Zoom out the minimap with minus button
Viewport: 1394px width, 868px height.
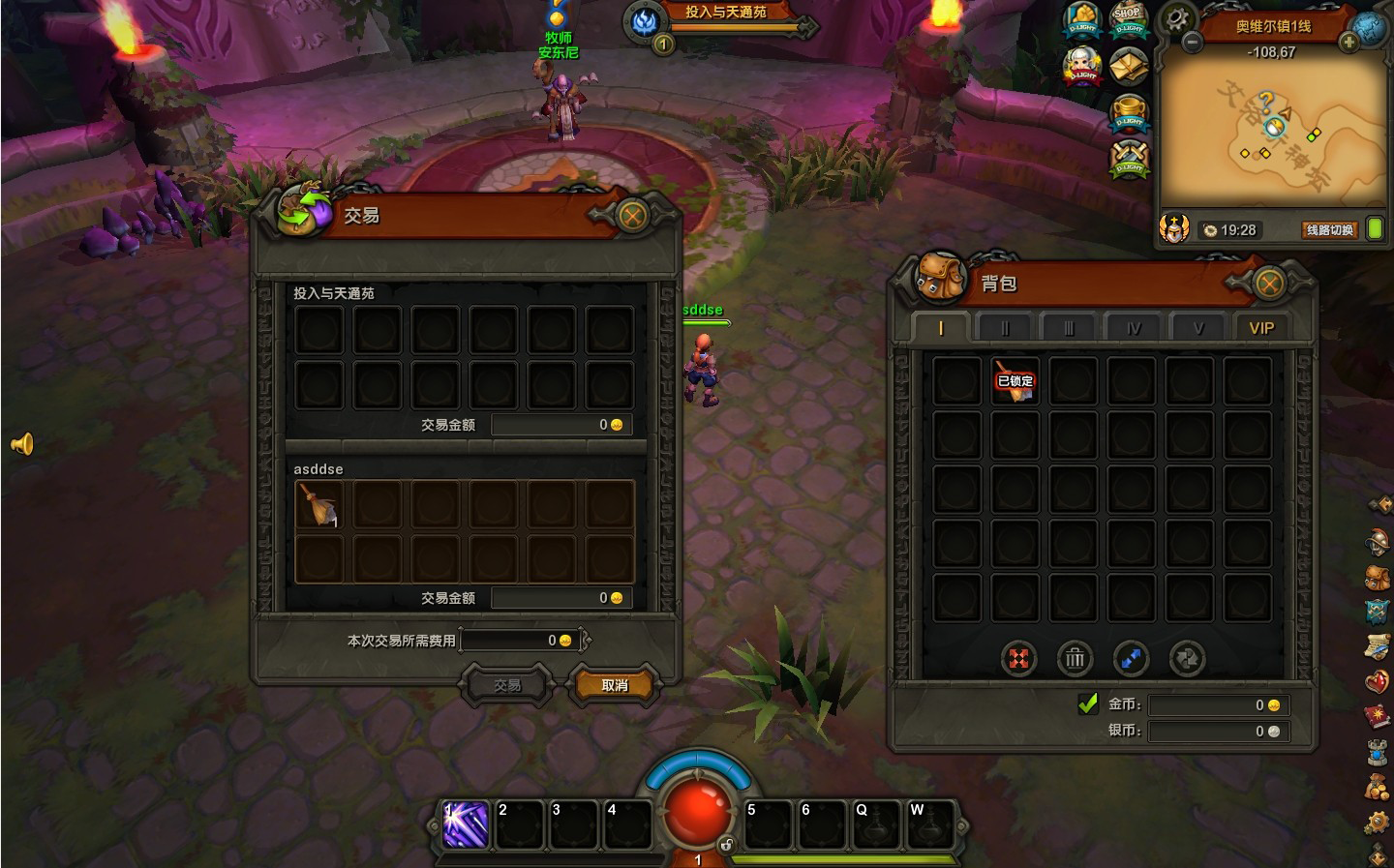1193,43
